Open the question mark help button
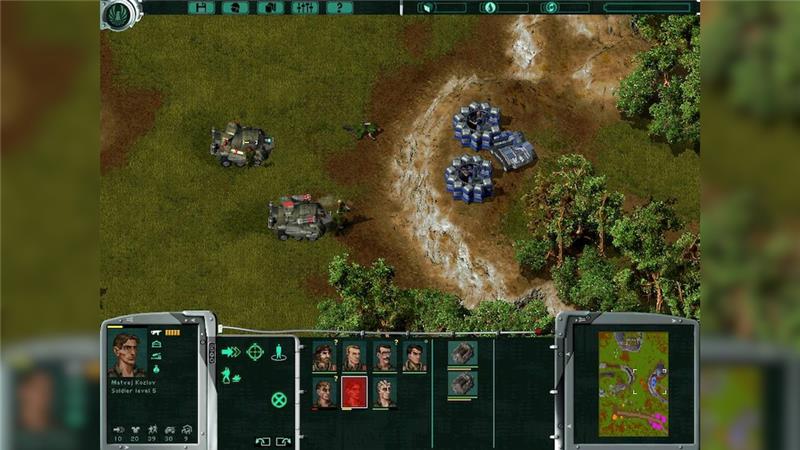The image size is (800, 450). point(339,7)
